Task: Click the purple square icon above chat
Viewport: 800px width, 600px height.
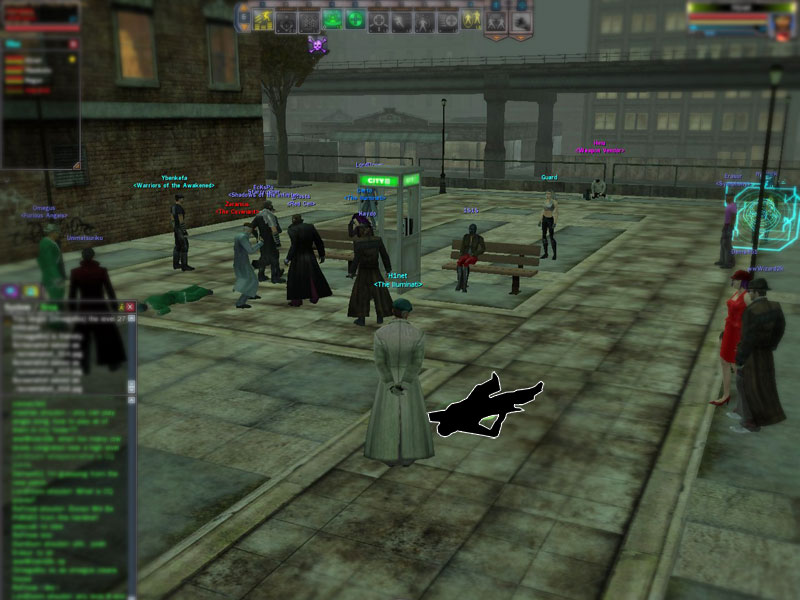Action: coord(12,291)
